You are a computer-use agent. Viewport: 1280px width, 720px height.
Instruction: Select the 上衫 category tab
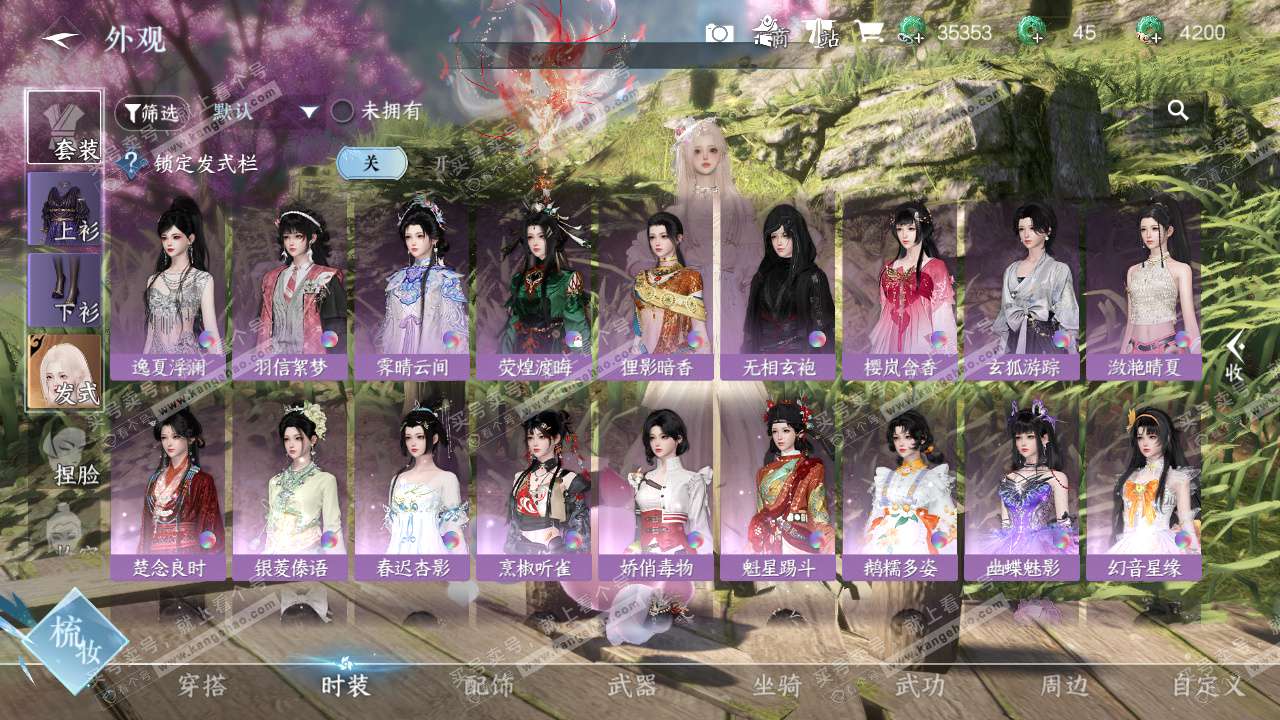65,208
